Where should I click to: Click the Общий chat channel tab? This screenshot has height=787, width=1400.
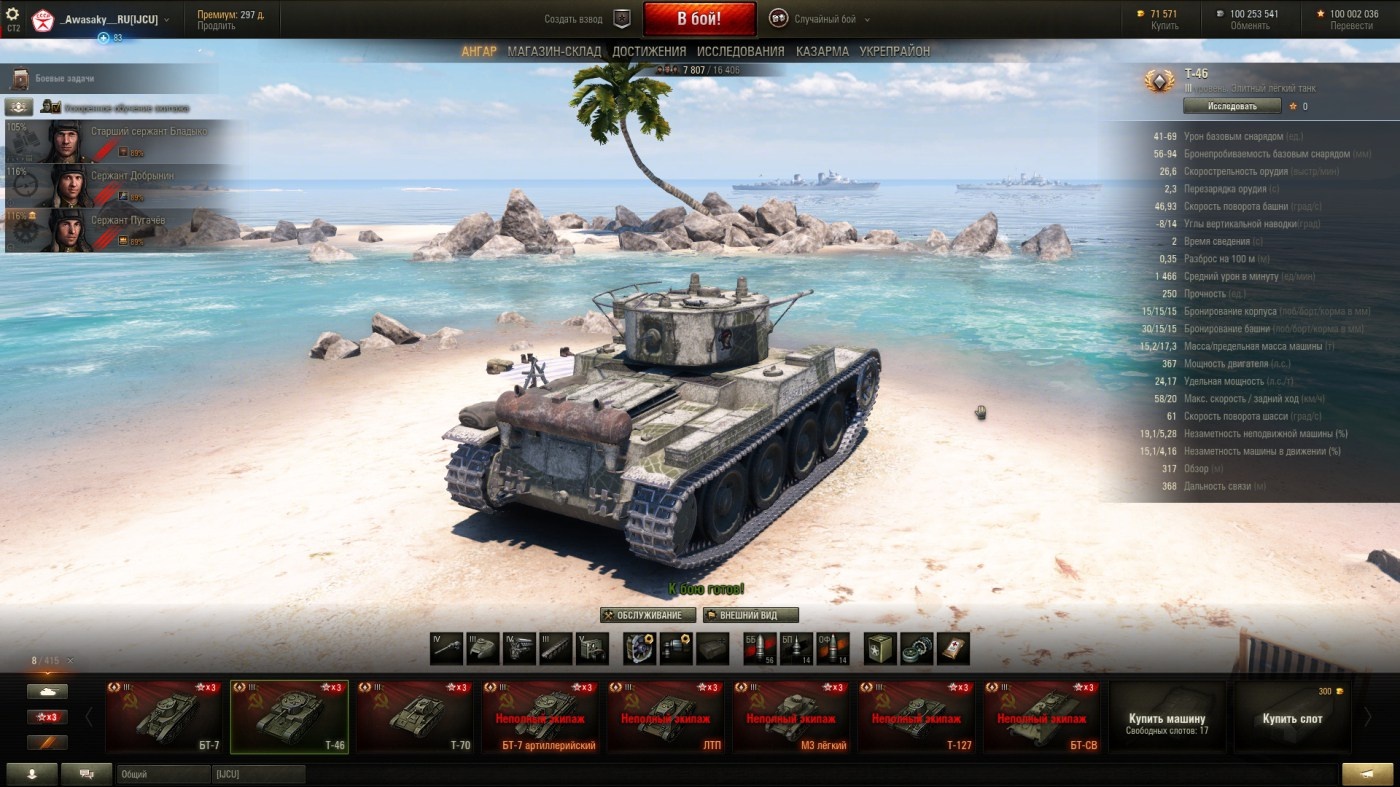click(162, 774)
